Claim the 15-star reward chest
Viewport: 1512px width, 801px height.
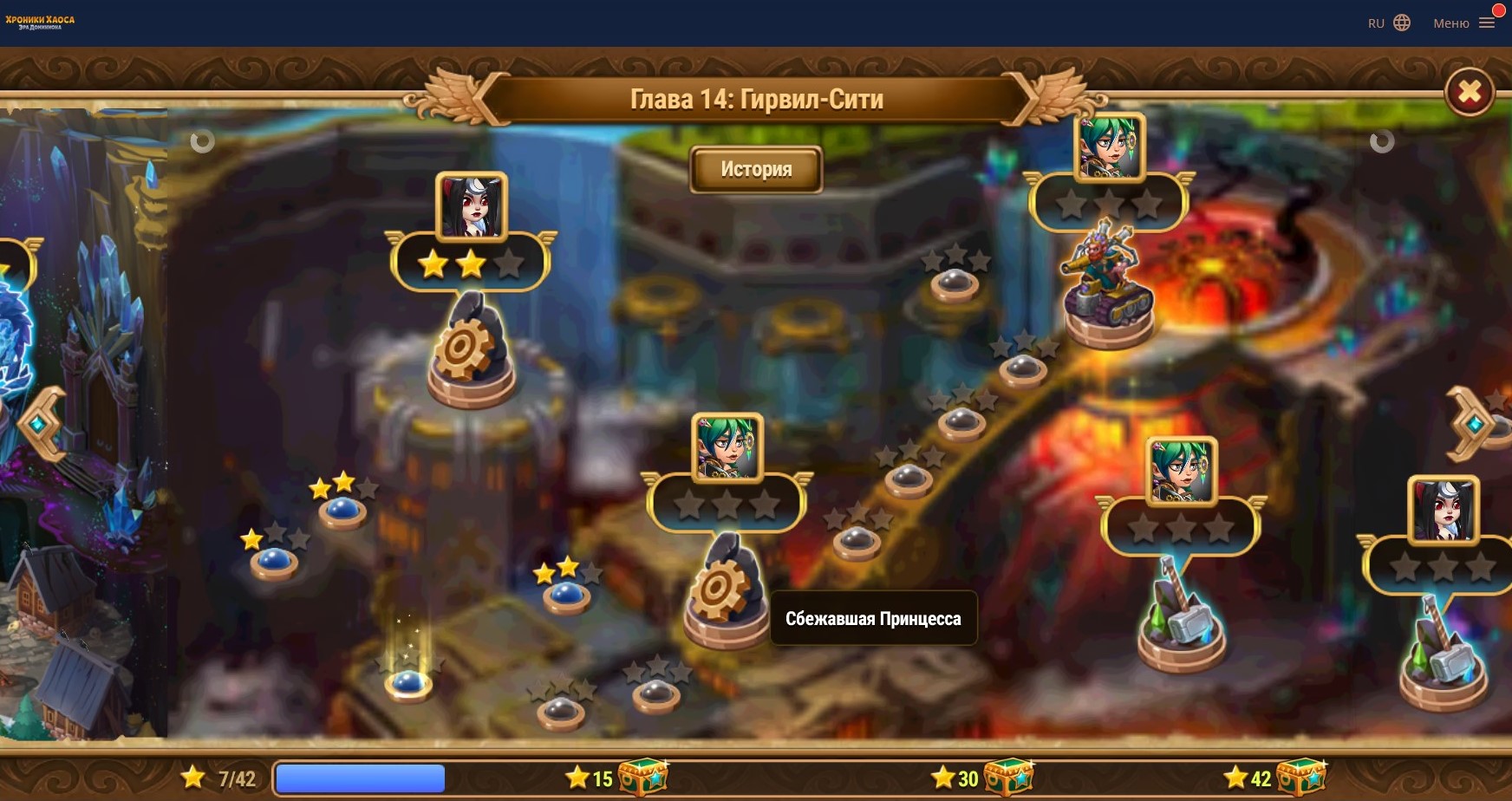642,777
